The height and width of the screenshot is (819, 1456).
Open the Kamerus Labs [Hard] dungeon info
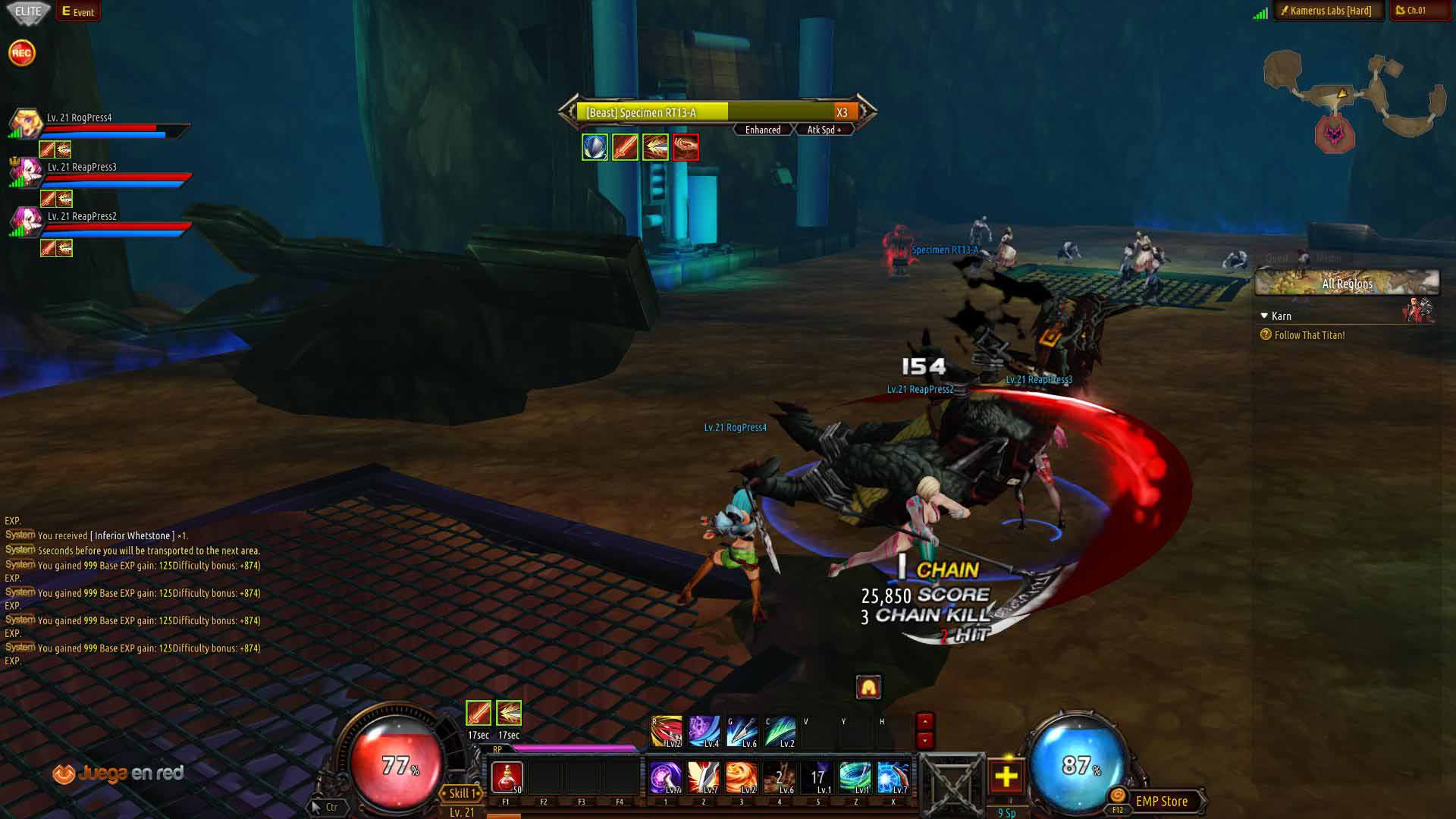[1329, 11]
